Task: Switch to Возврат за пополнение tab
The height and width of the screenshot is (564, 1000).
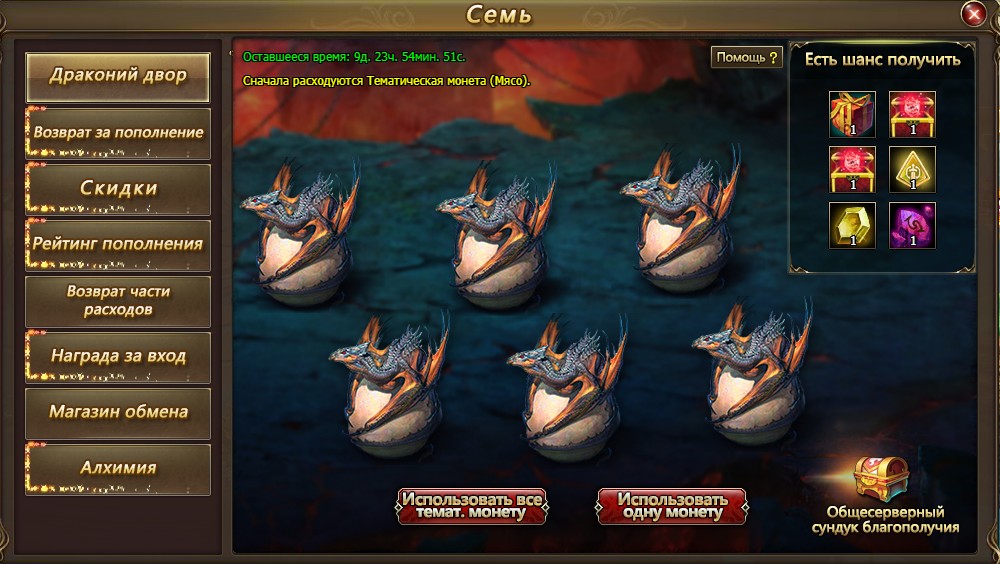Action: tap(118, 132)
